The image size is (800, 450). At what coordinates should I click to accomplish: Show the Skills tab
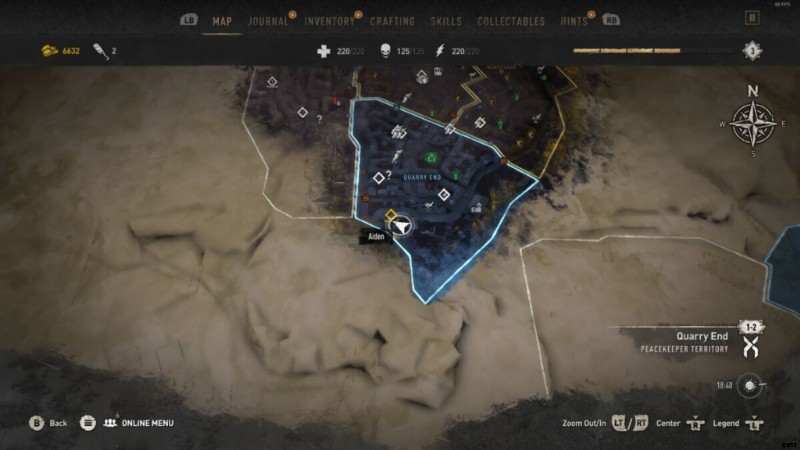coord(446,21)
